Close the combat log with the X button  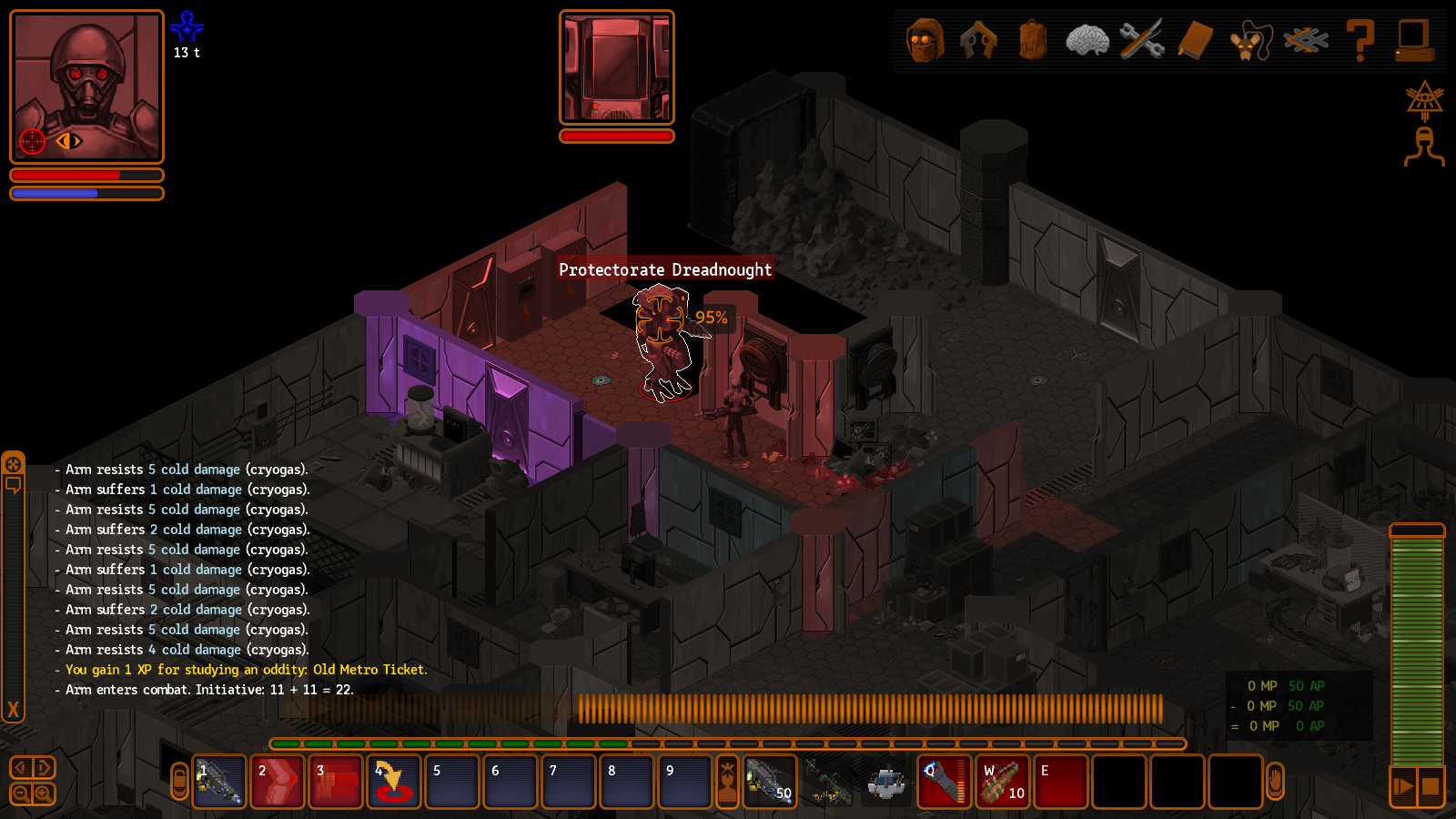coord(13,709)
